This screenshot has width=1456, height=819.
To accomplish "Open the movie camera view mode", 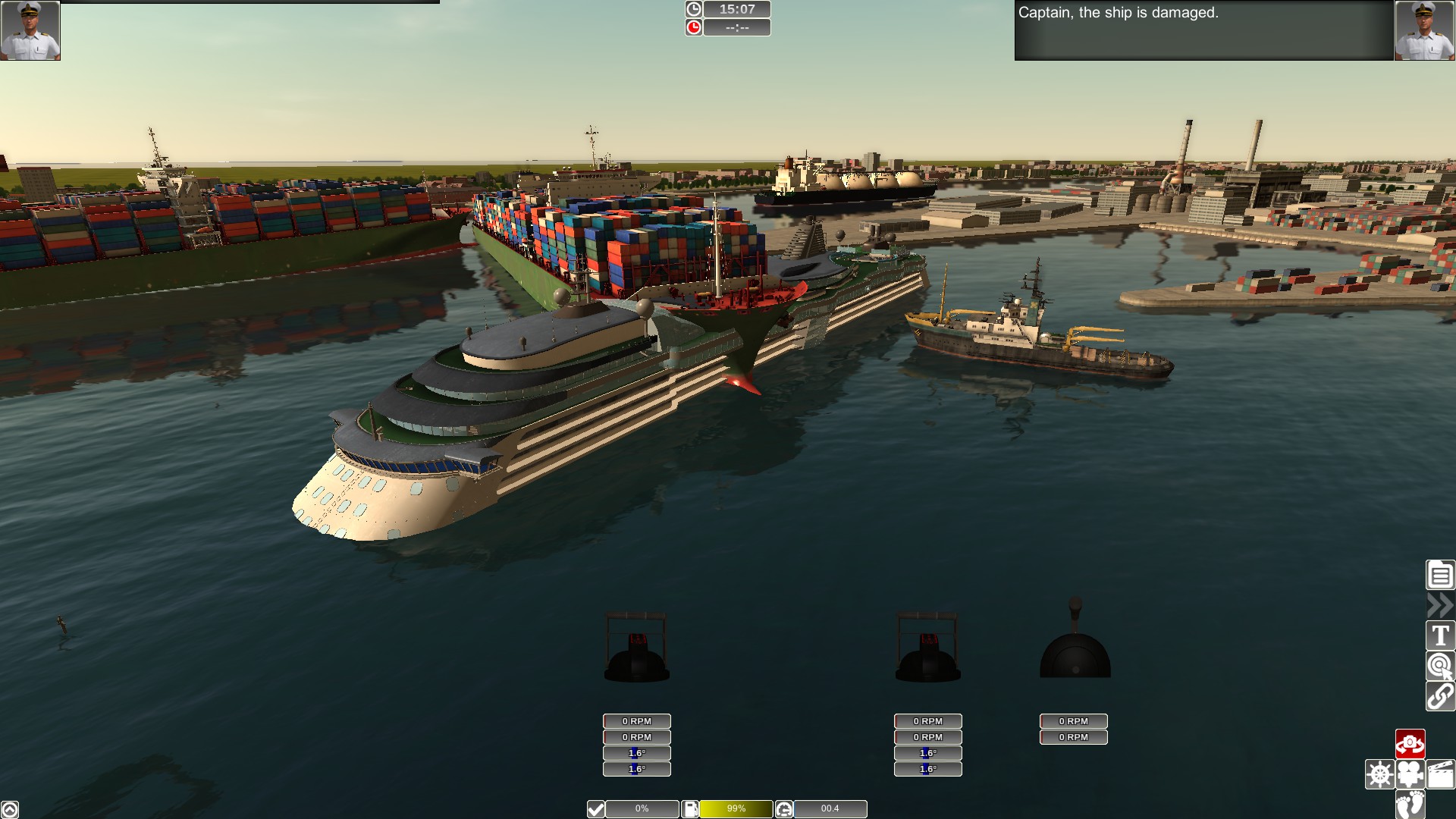I will 1410,774.
